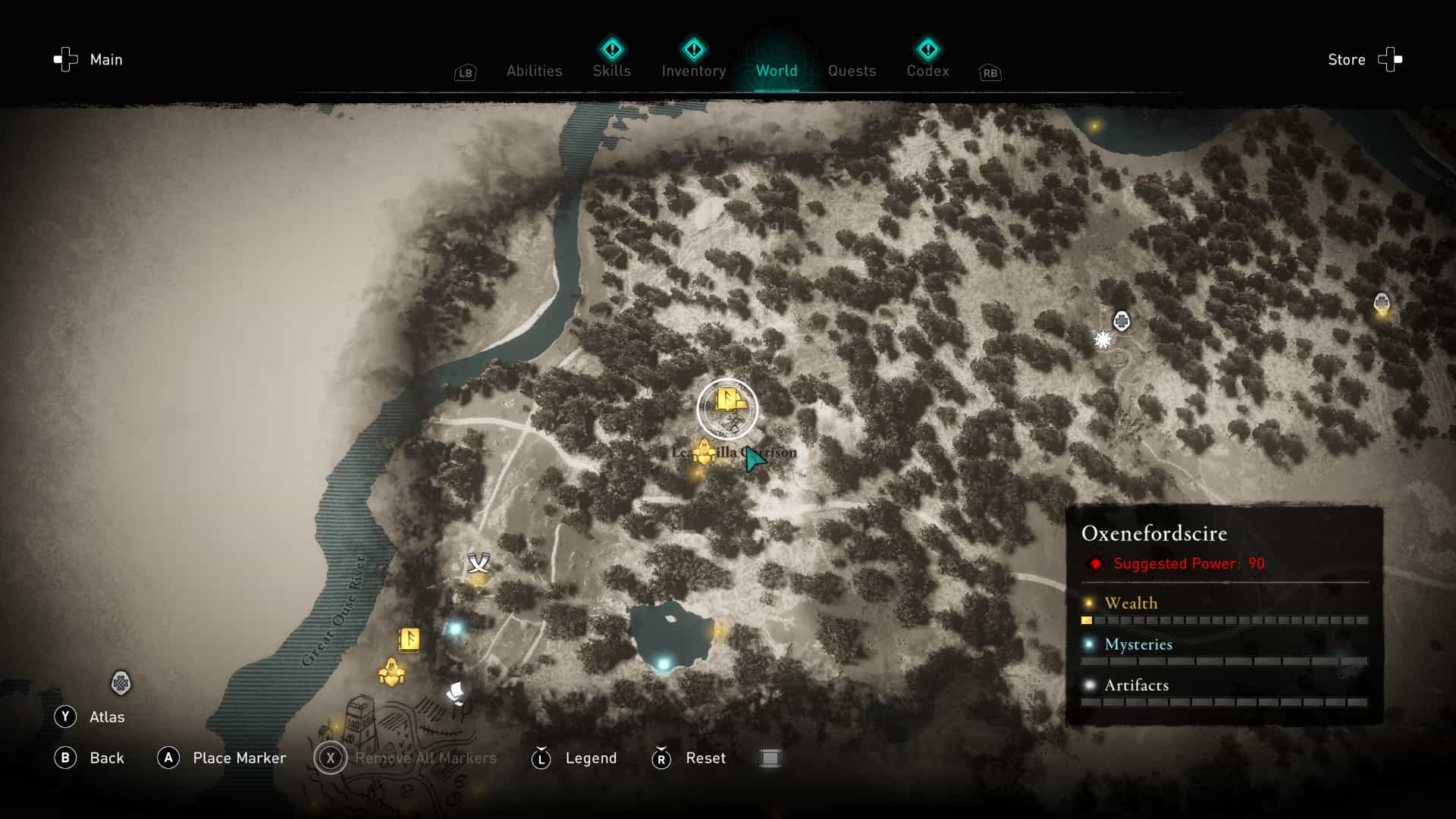Select the knot icon above the Atlas prompt
The width and height of the screenshot is (1456, 819).
click(121, 683)
